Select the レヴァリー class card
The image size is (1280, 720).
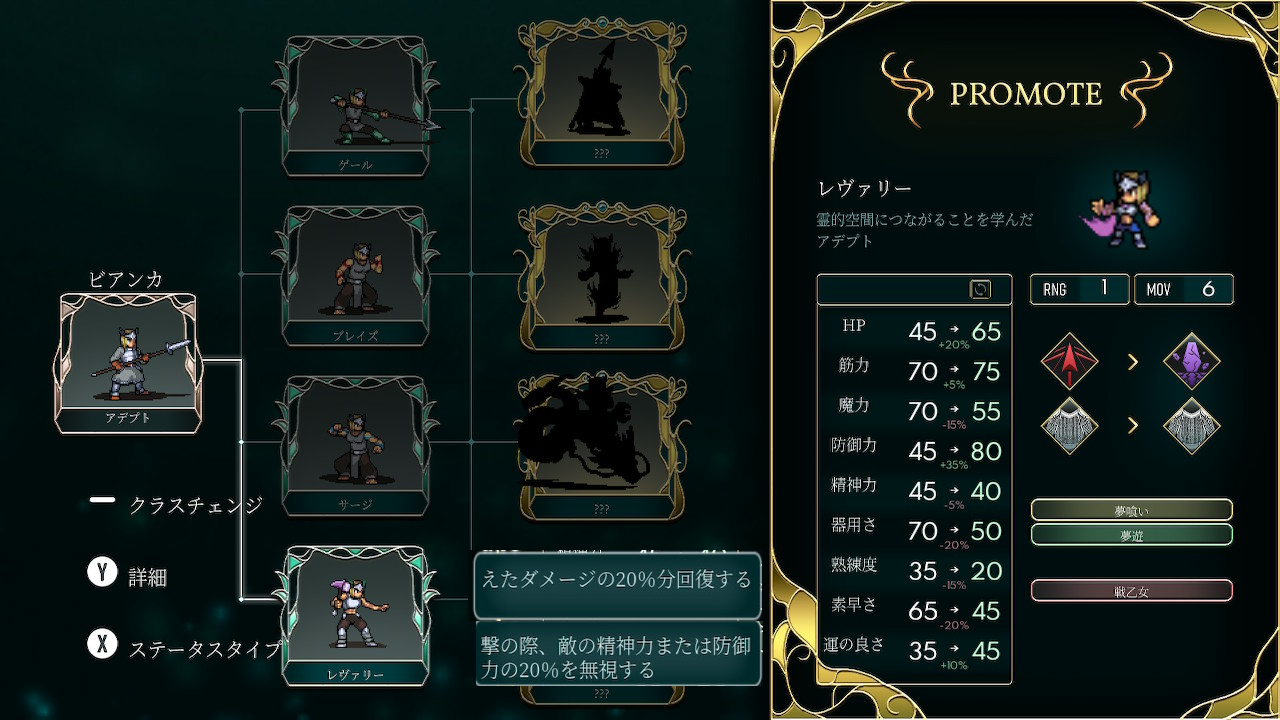(x=356, y=613)
